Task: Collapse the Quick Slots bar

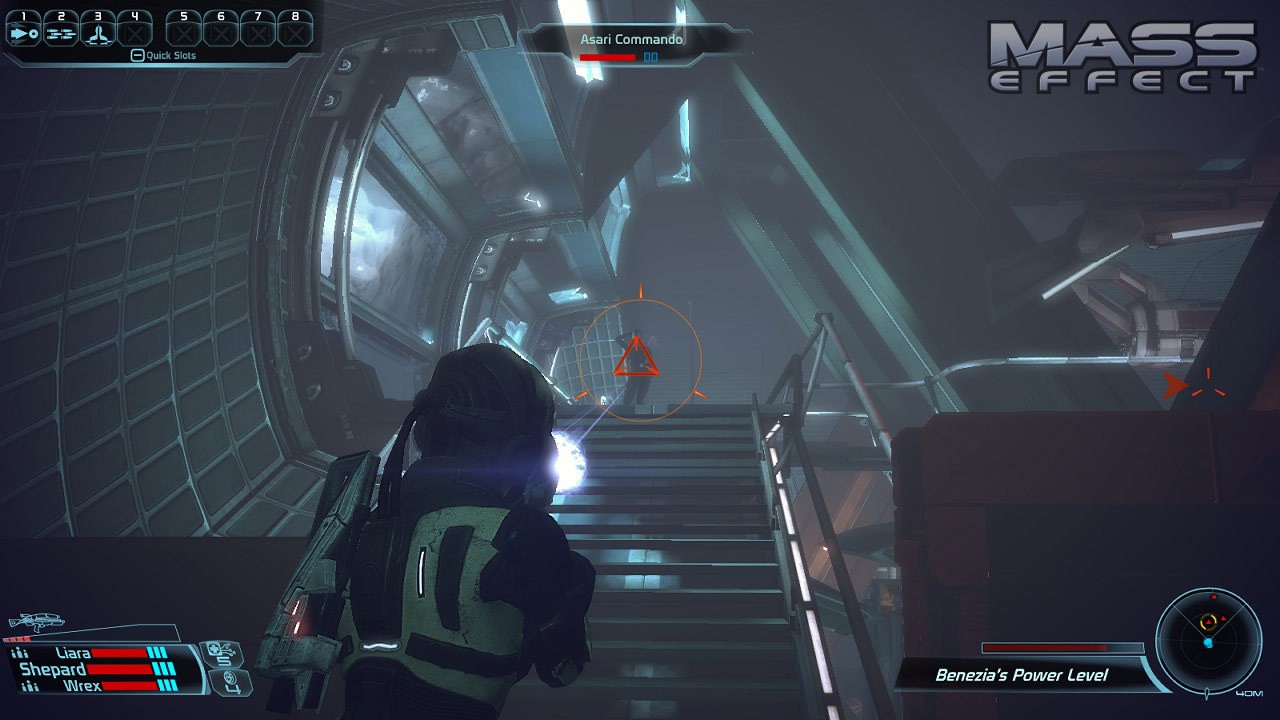Action: (x=136, y=54)
